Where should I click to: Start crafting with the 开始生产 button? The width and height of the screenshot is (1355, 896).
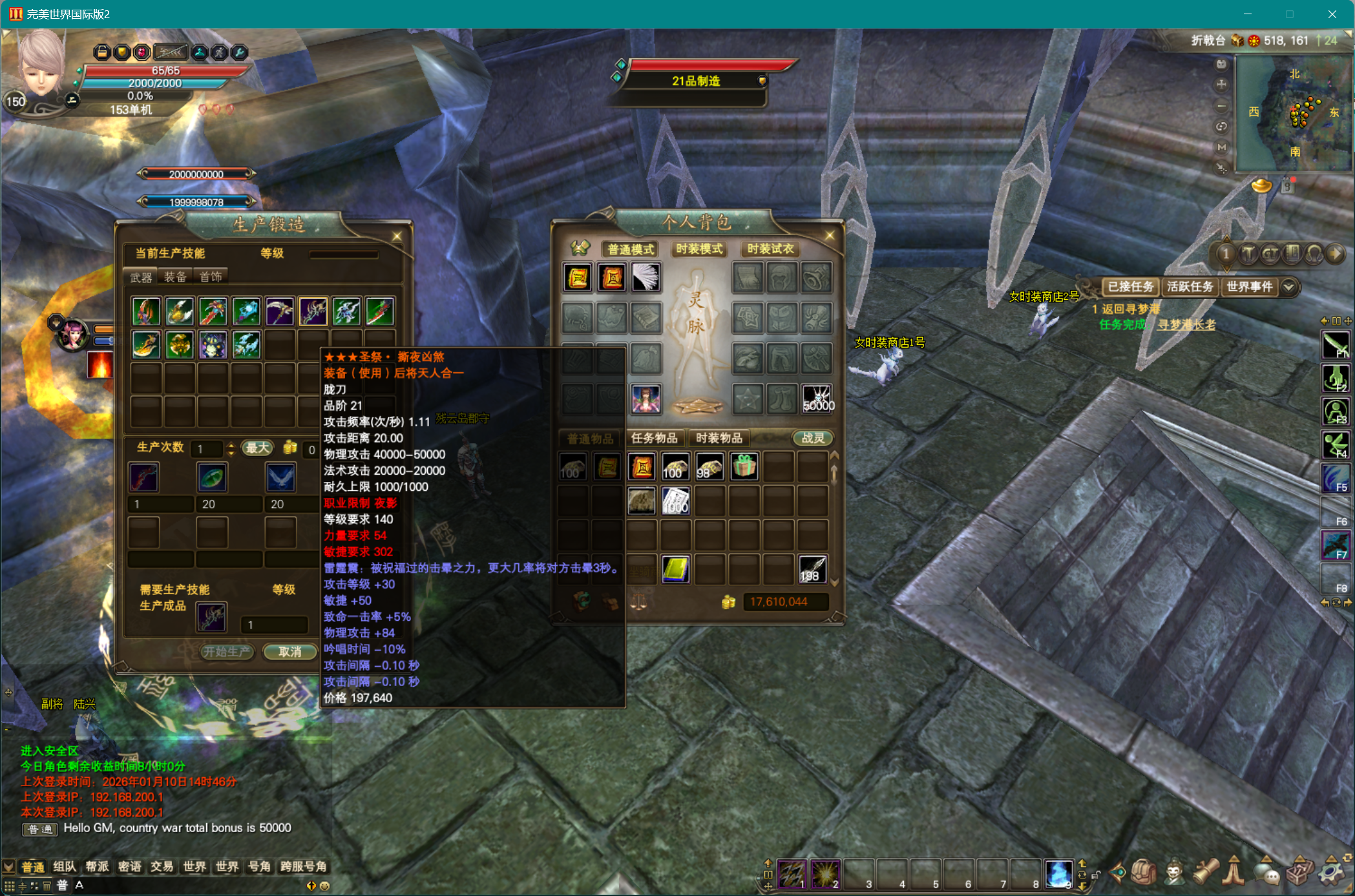[x=226, y=652]
